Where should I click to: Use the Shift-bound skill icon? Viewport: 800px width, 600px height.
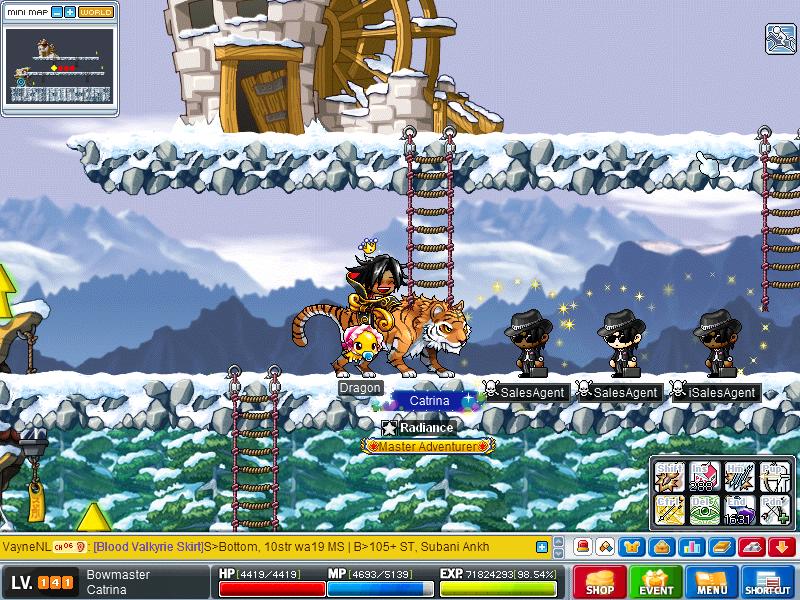(669, 475)
